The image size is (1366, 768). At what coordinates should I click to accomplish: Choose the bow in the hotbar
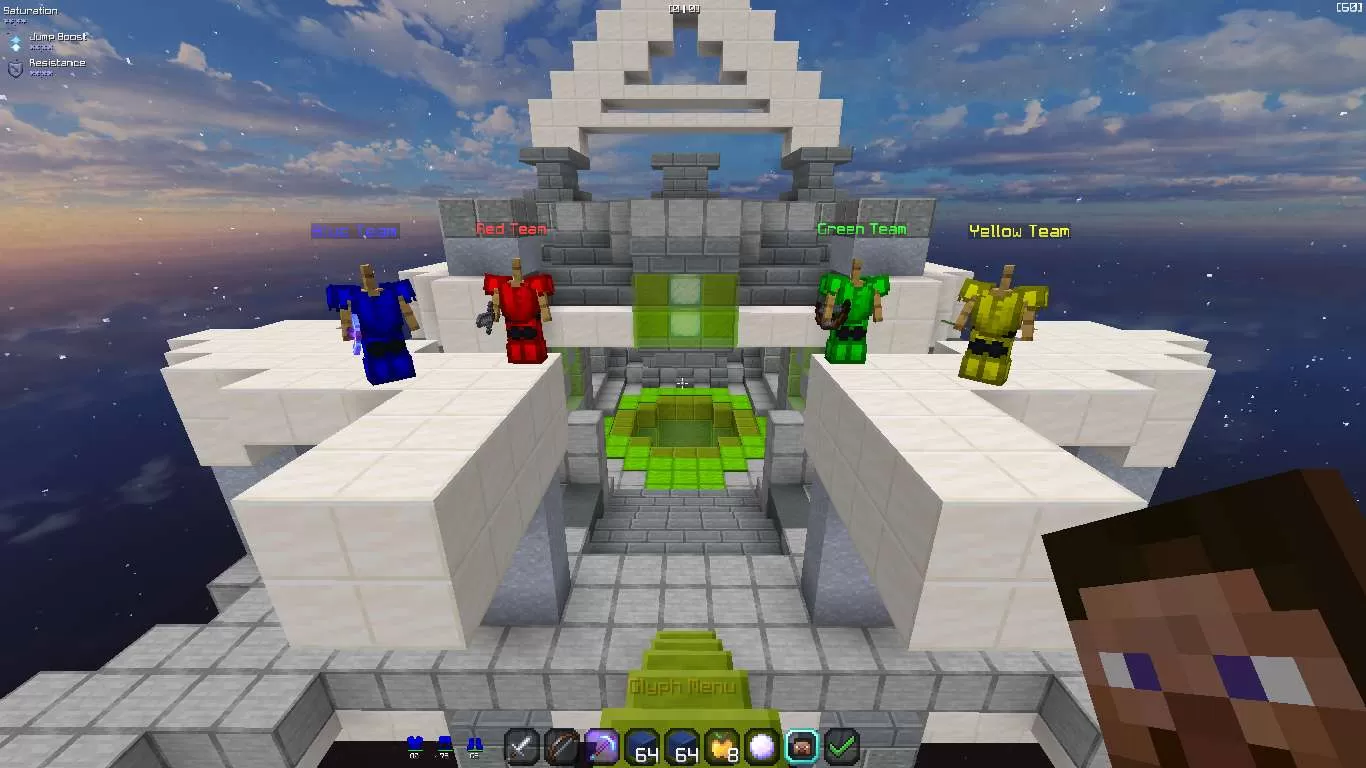[562, 746]
